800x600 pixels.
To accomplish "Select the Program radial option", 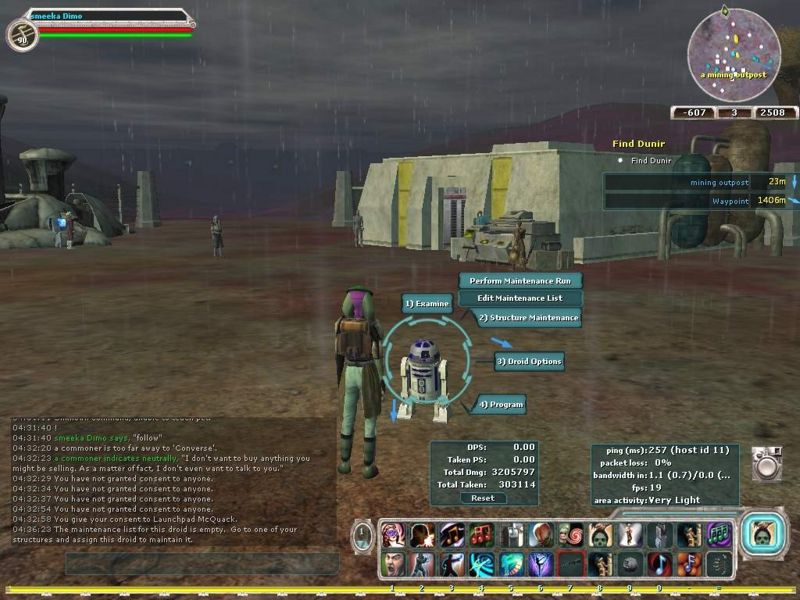I will (x=500, y=405).
